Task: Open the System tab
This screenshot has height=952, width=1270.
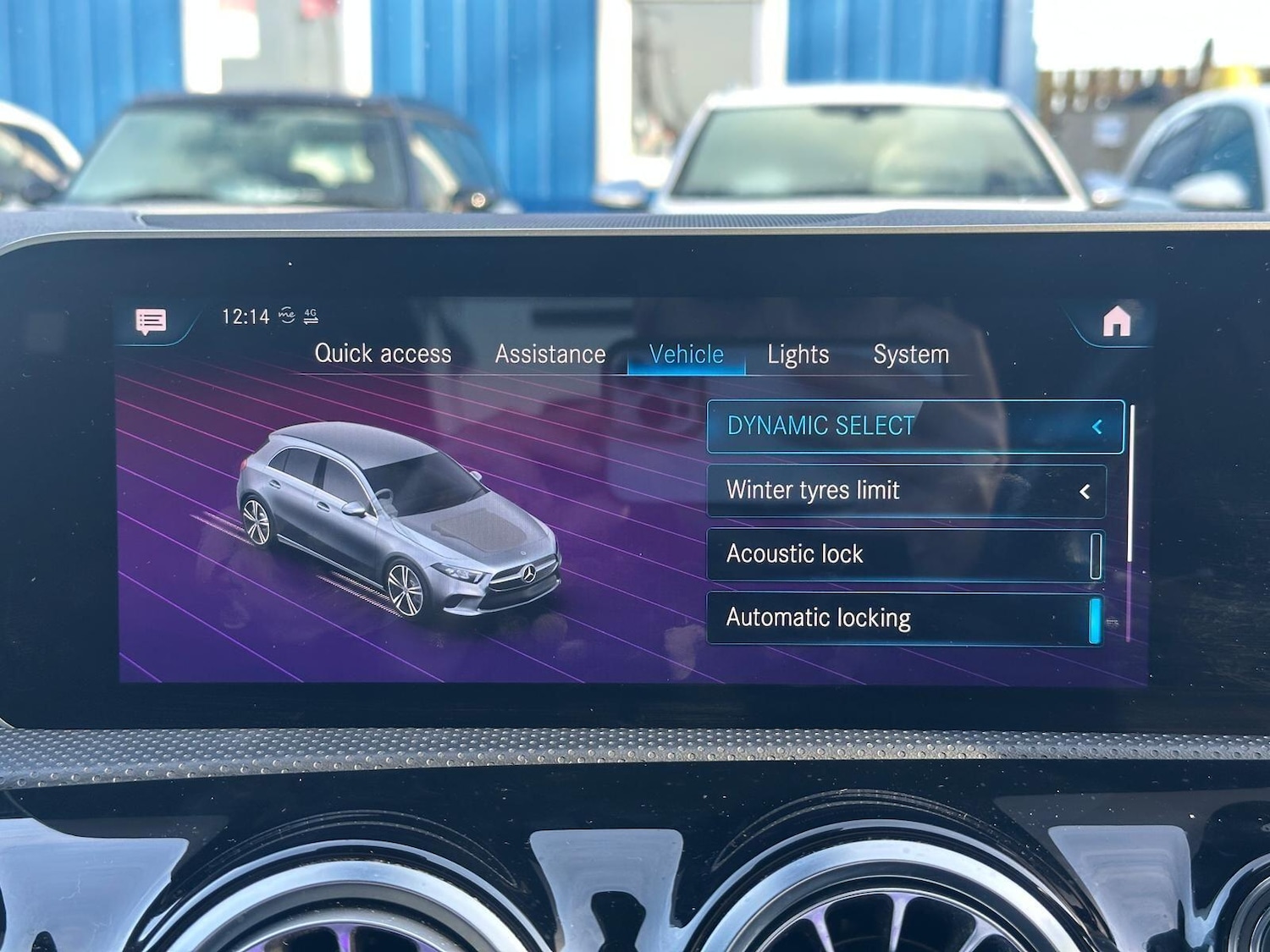Action: pyautogui.click(x=911, y=355)
